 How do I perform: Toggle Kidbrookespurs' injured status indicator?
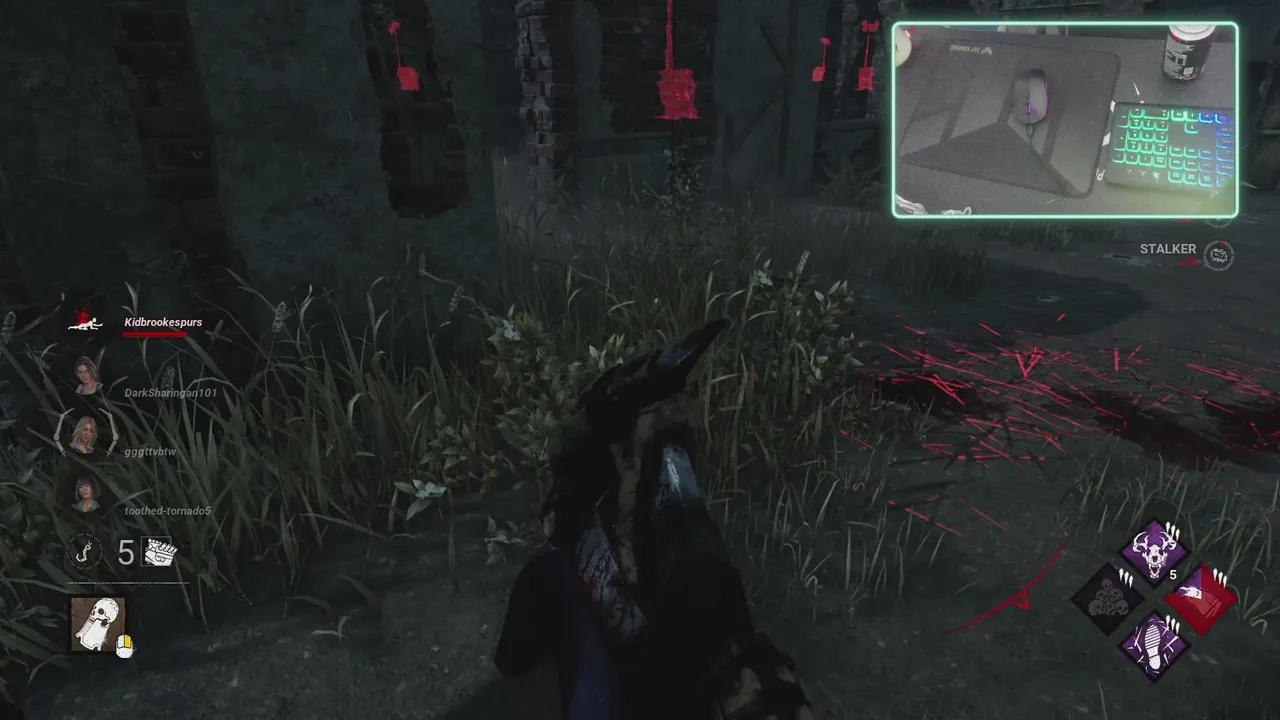click(x=85, y=322)
